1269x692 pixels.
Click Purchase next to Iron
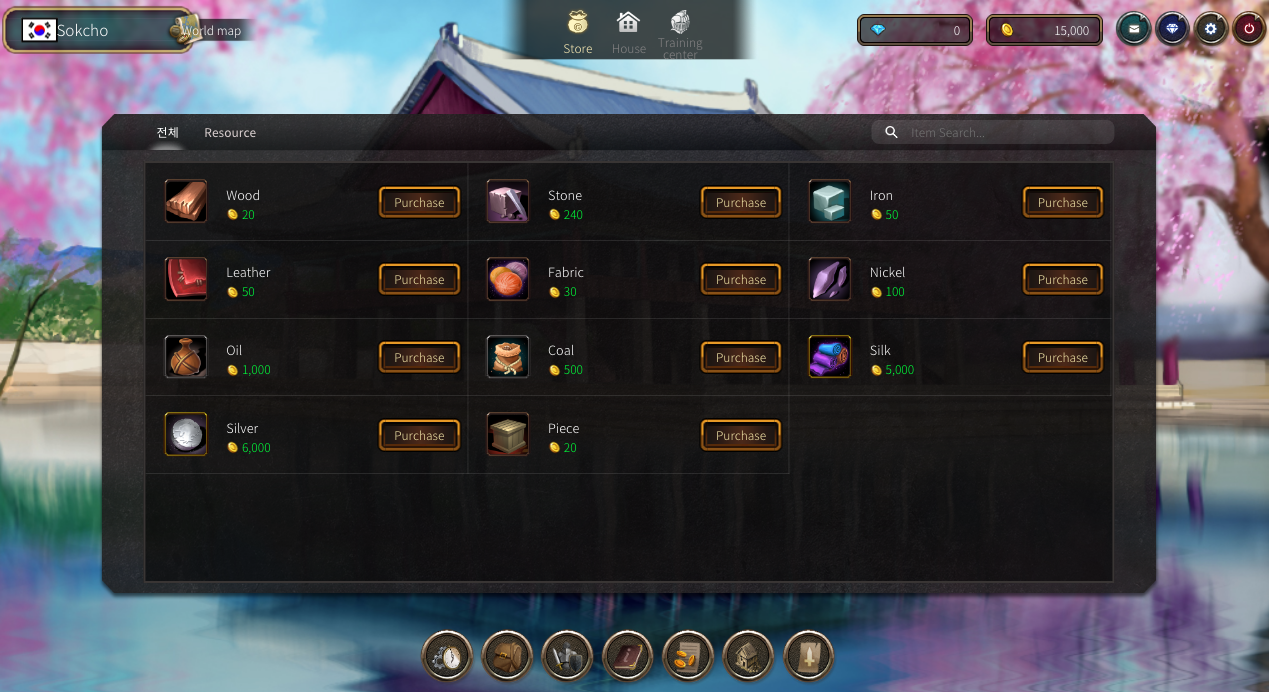1062,202
